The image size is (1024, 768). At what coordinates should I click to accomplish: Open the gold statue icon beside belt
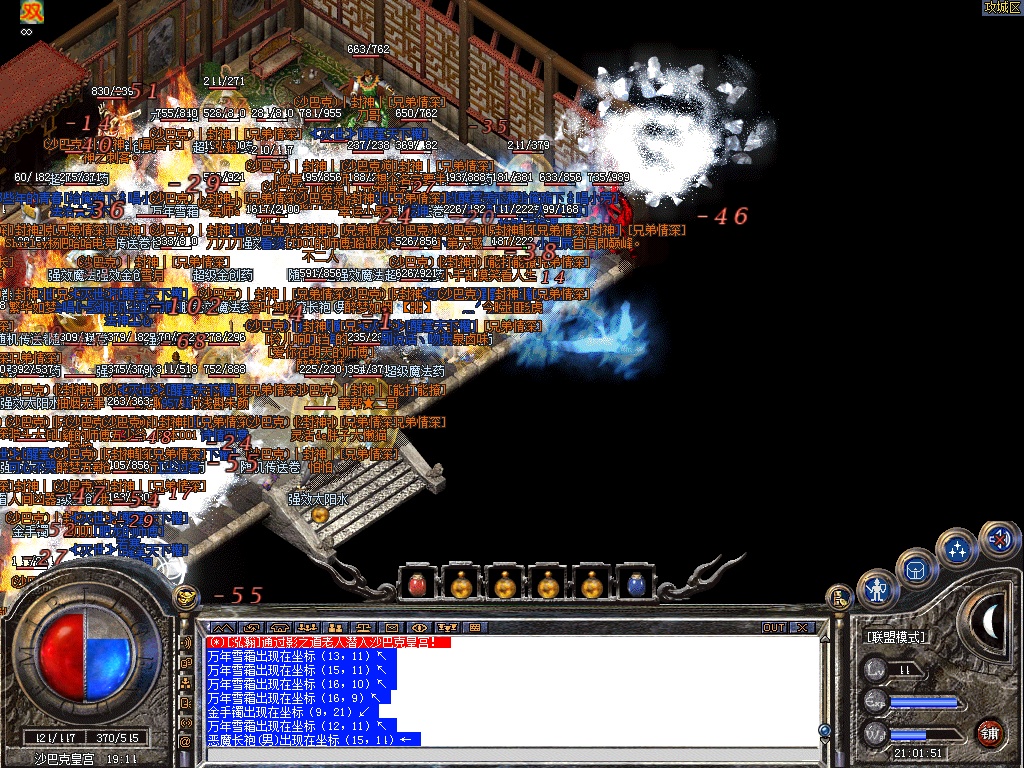[838, 597]
